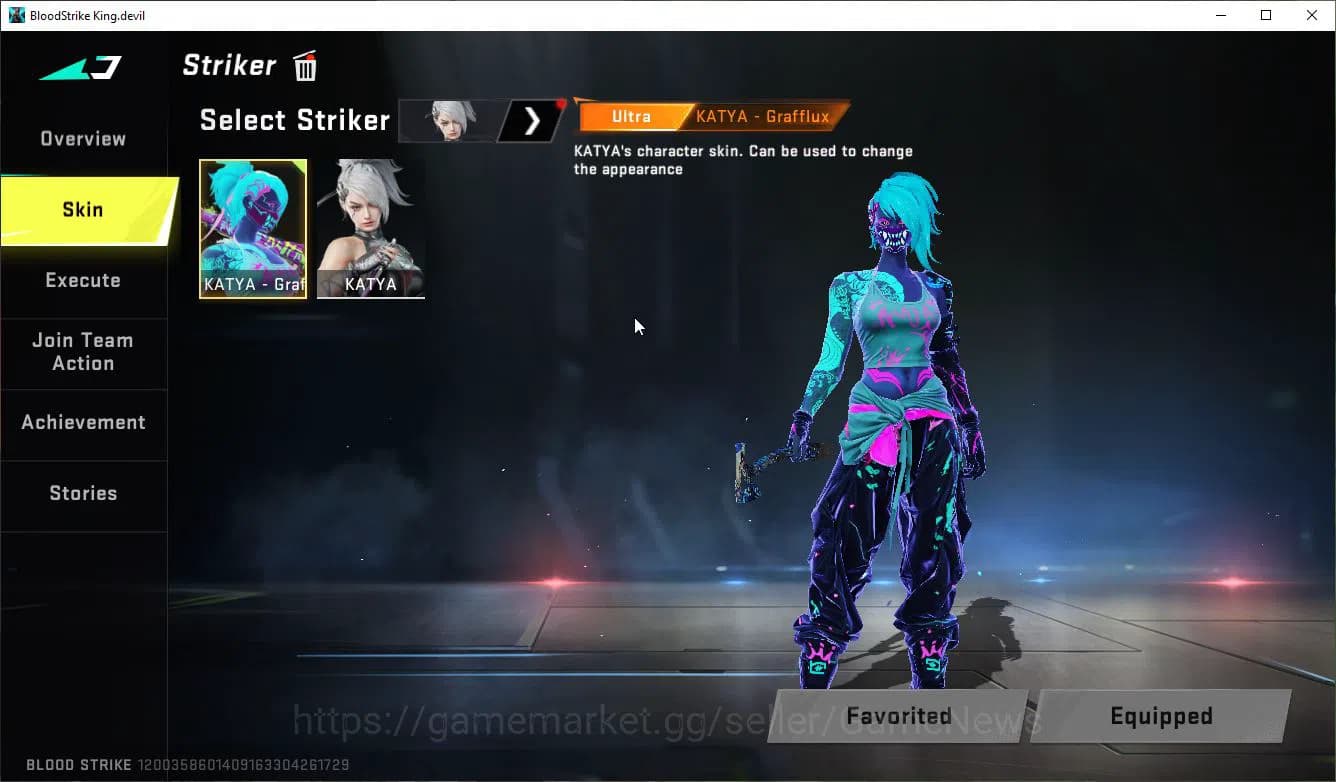Image resolution: width=1336 pixels, height=782 pixels.
Task: View the Achievement tab
Action: pos(83,422)
